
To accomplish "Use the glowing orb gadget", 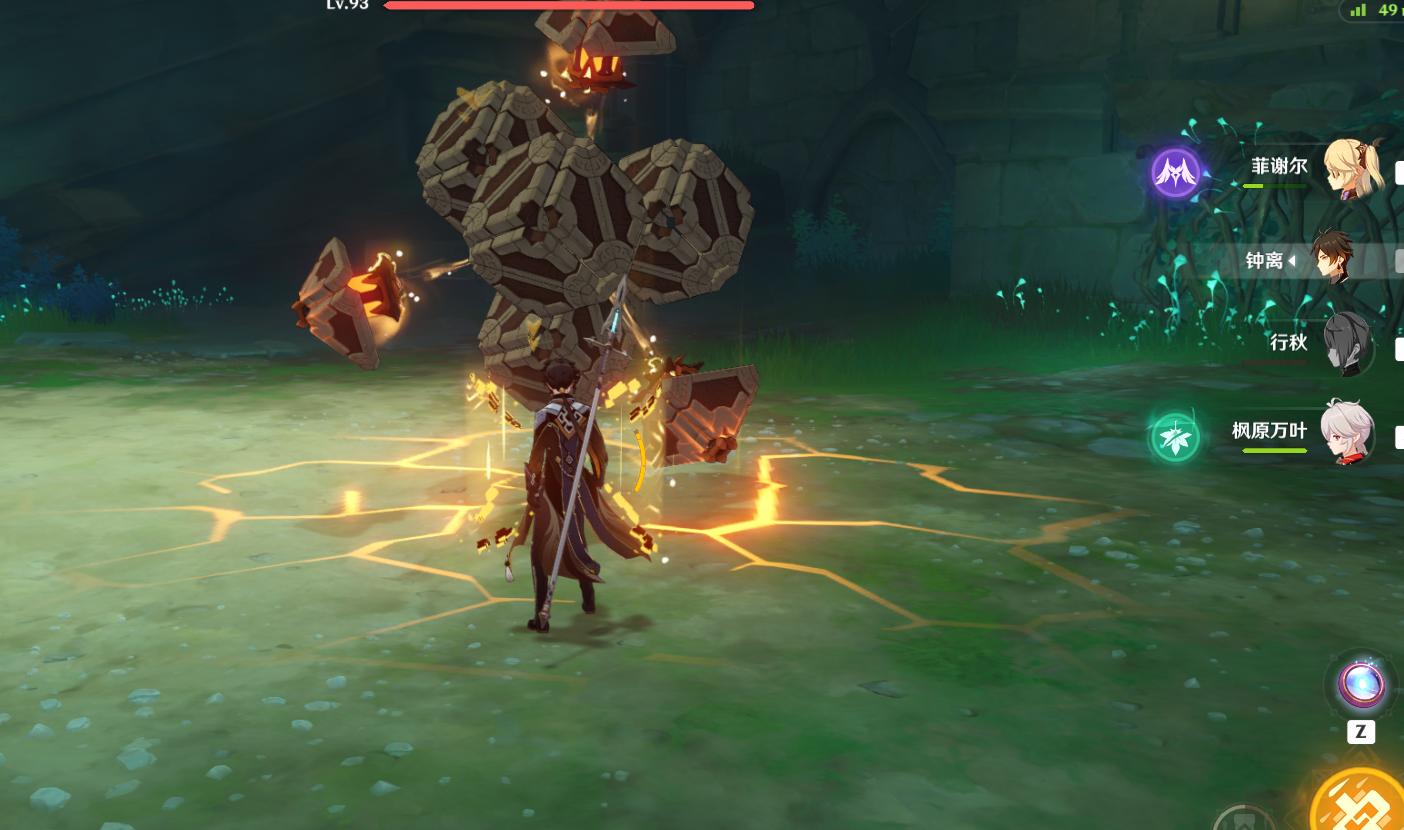I will point(1361,686).
